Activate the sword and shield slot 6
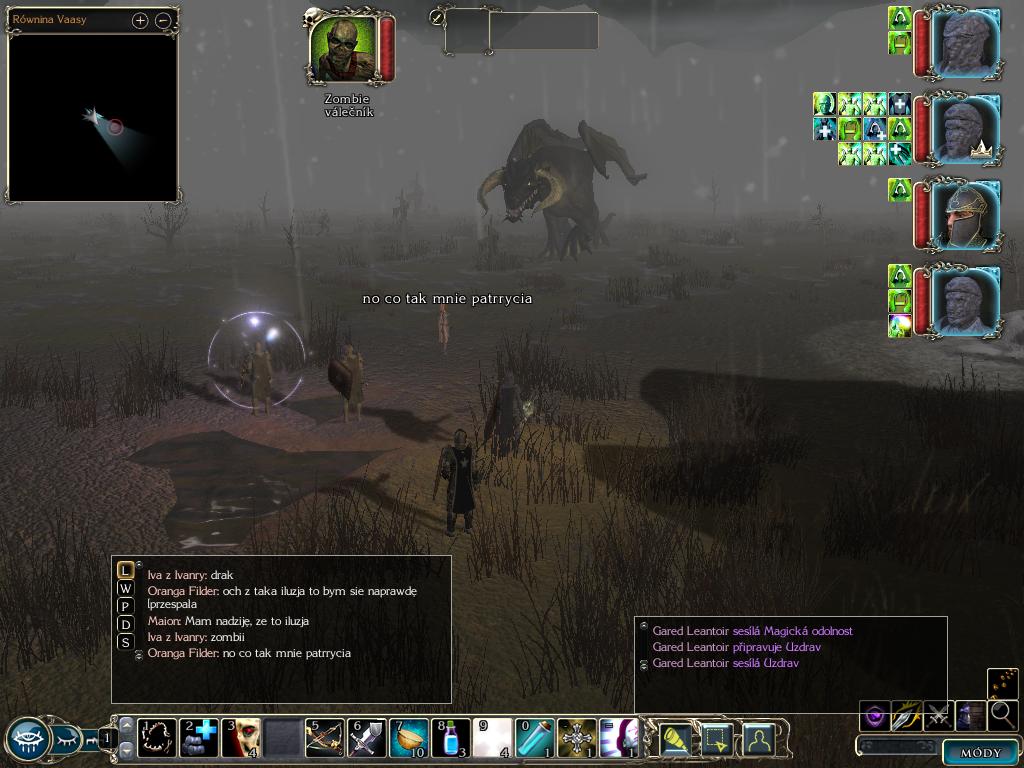This screenshot has width=1024, height=768. (x=367, y=738)
